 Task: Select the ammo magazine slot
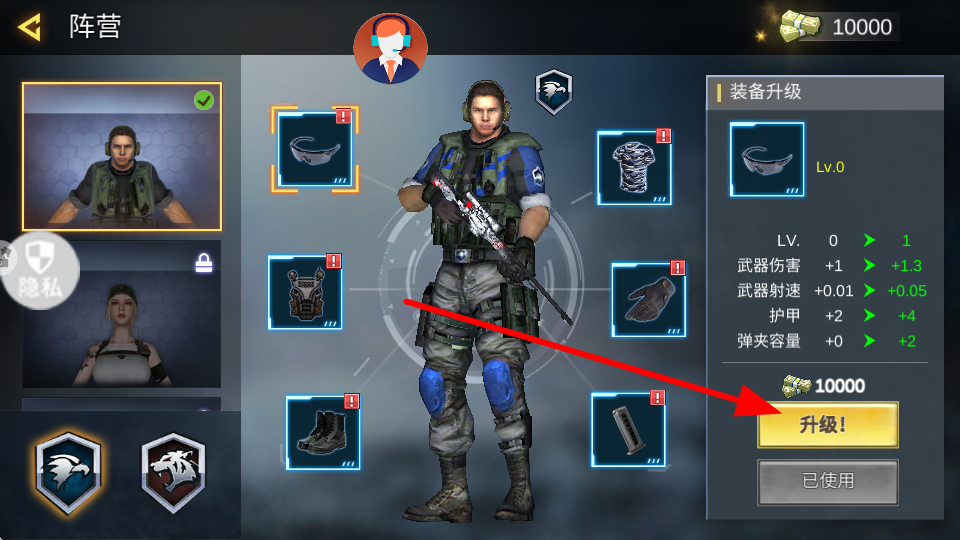[x=628, y=430]
